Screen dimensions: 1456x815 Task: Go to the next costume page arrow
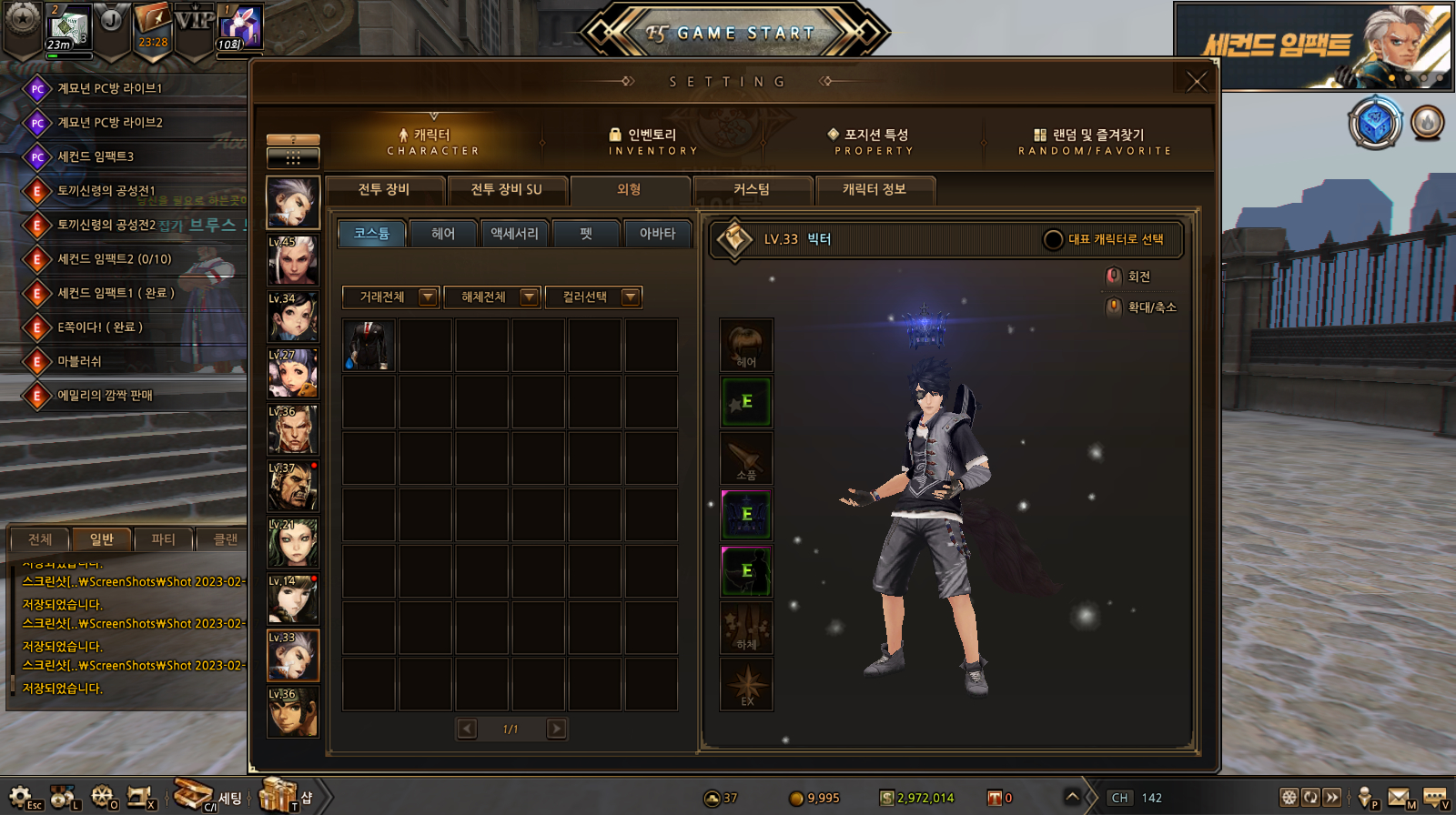(556, 729)
